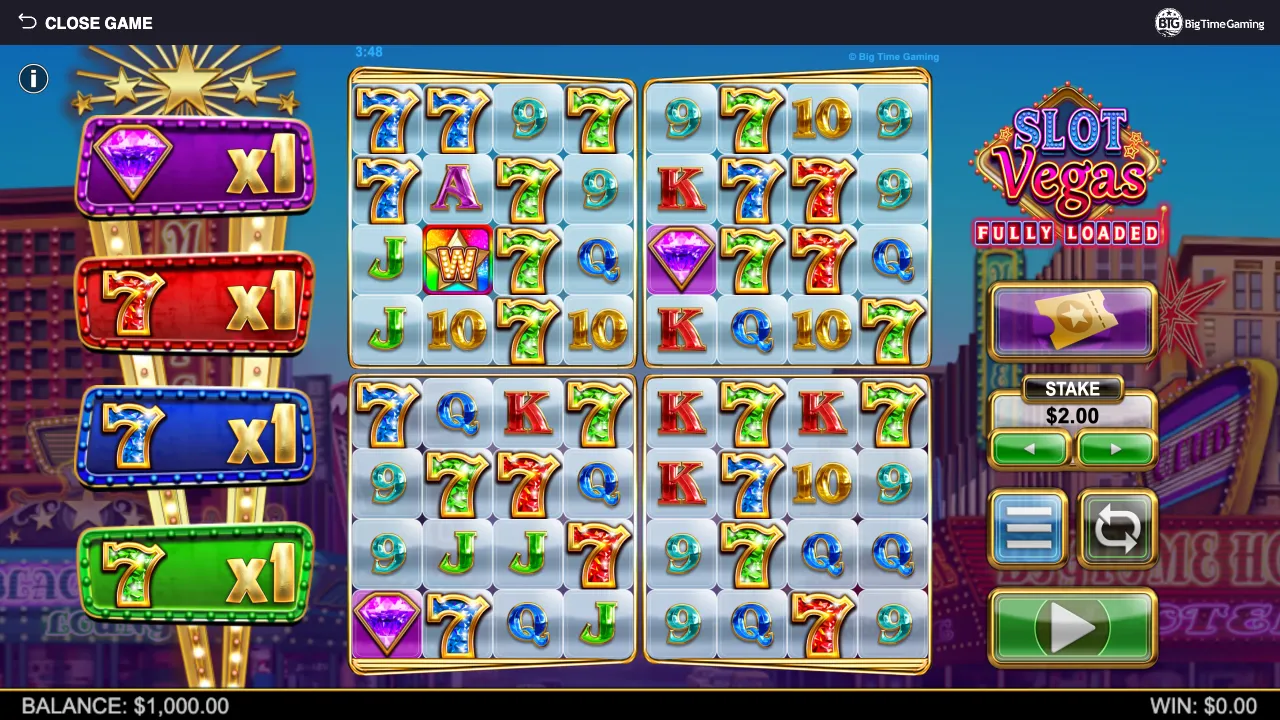Click the red 7 x1 multiplier sign
1280x720 pixels.
pos(193,300)
